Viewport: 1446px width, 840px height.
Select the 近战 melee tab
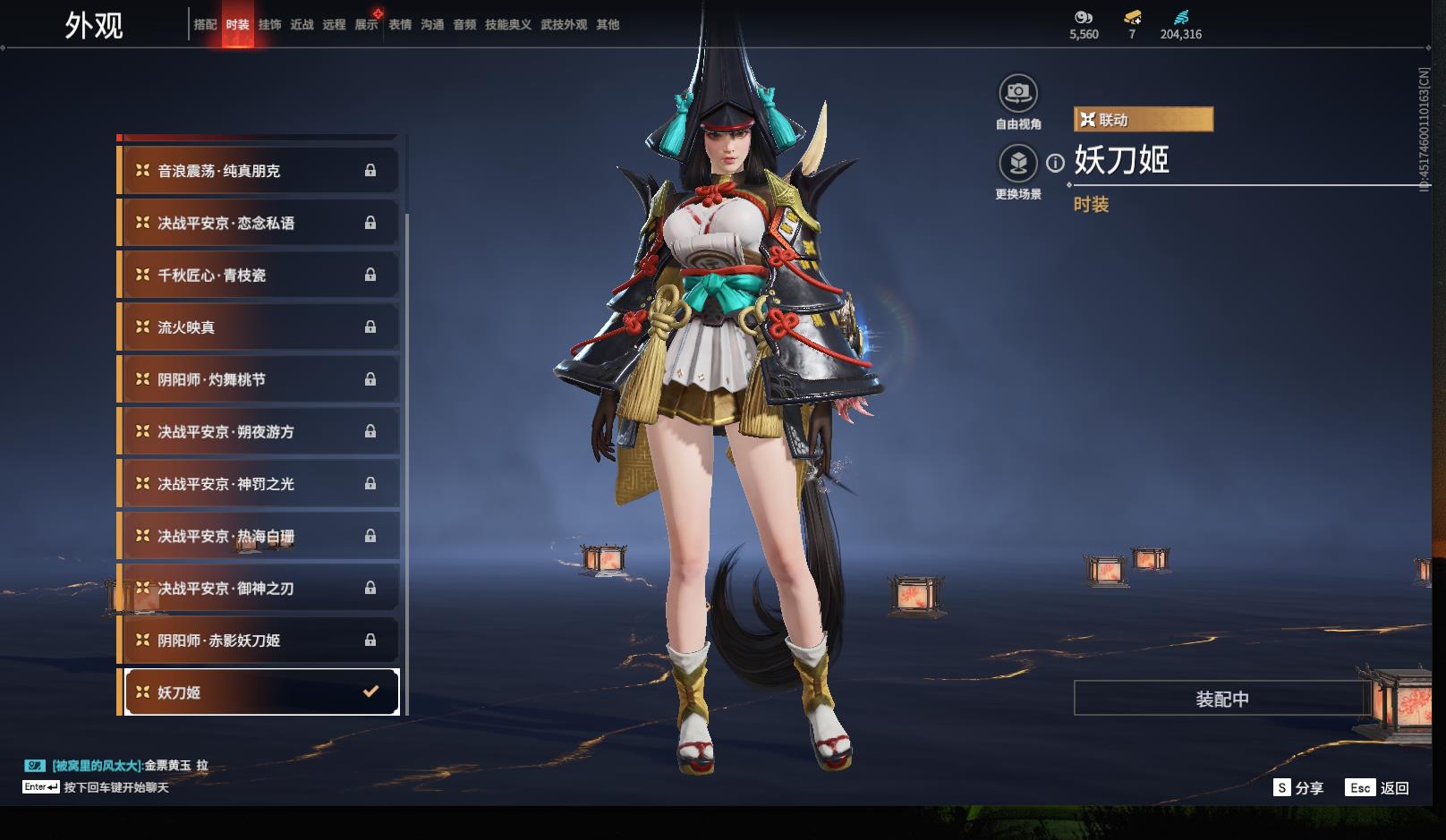[302, 25]
